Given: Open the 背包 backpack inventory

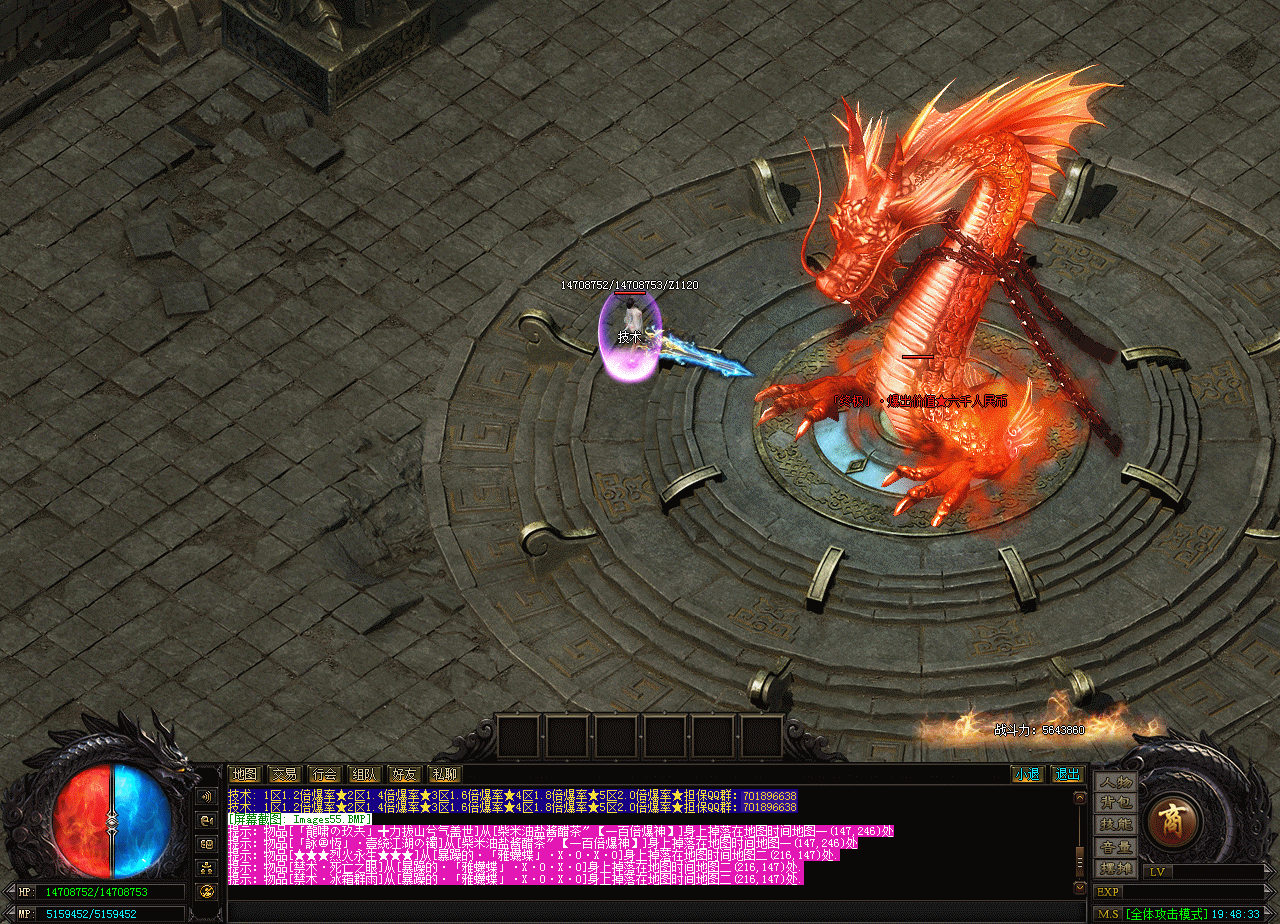Looking at the screenshot, I should point(1115,803).
